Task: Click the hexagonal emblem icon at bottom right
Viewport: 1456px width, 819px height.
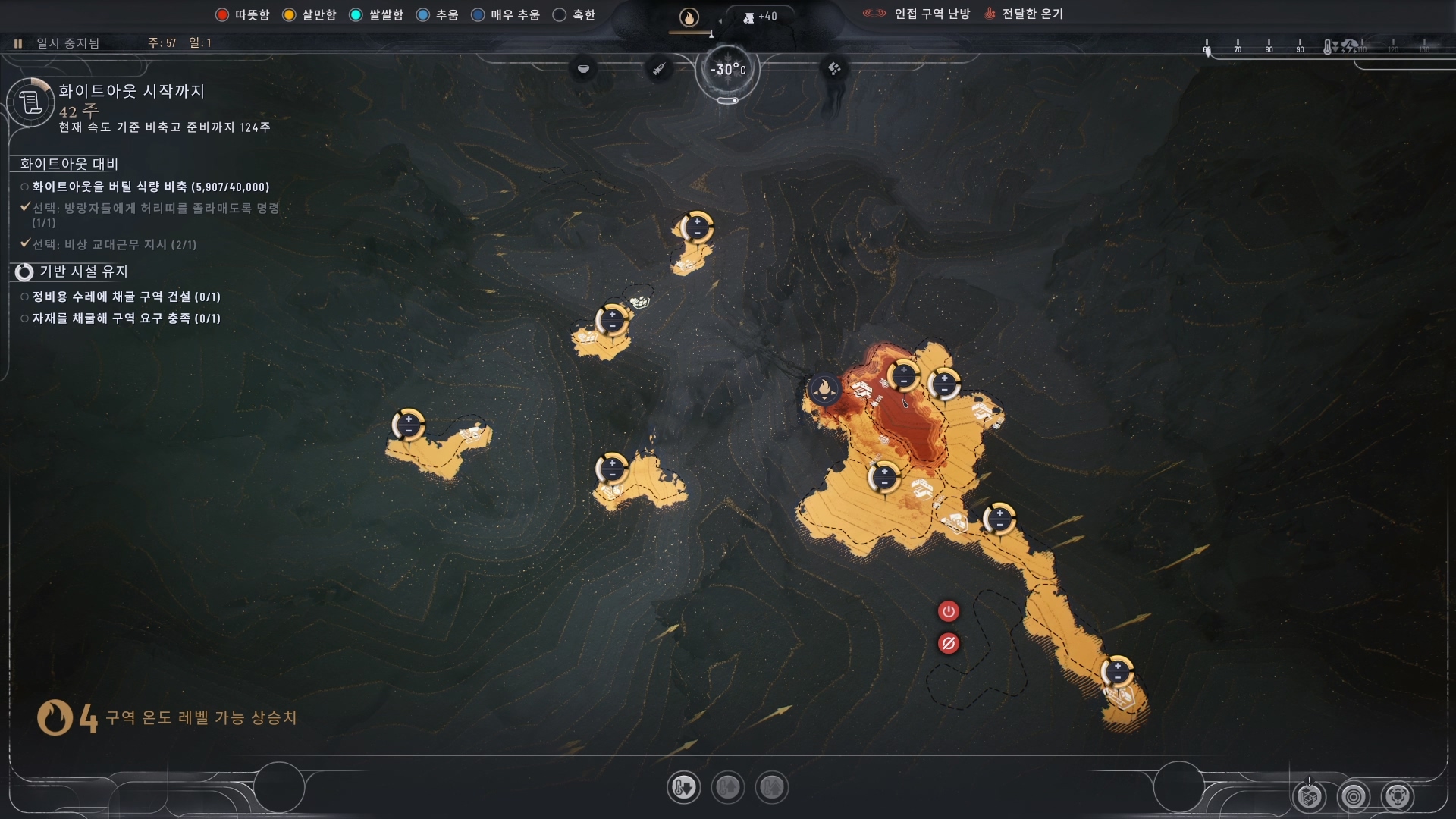Action: coord(1398,796)
